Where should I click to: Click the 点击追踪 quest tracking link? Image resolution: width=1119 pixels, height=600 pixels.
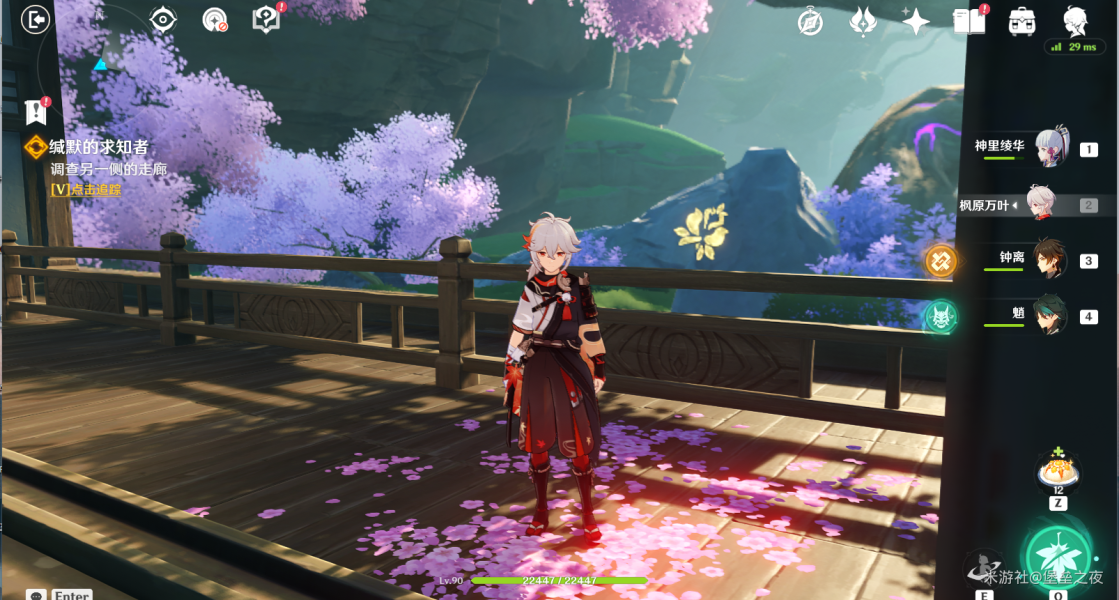(86, 189)
